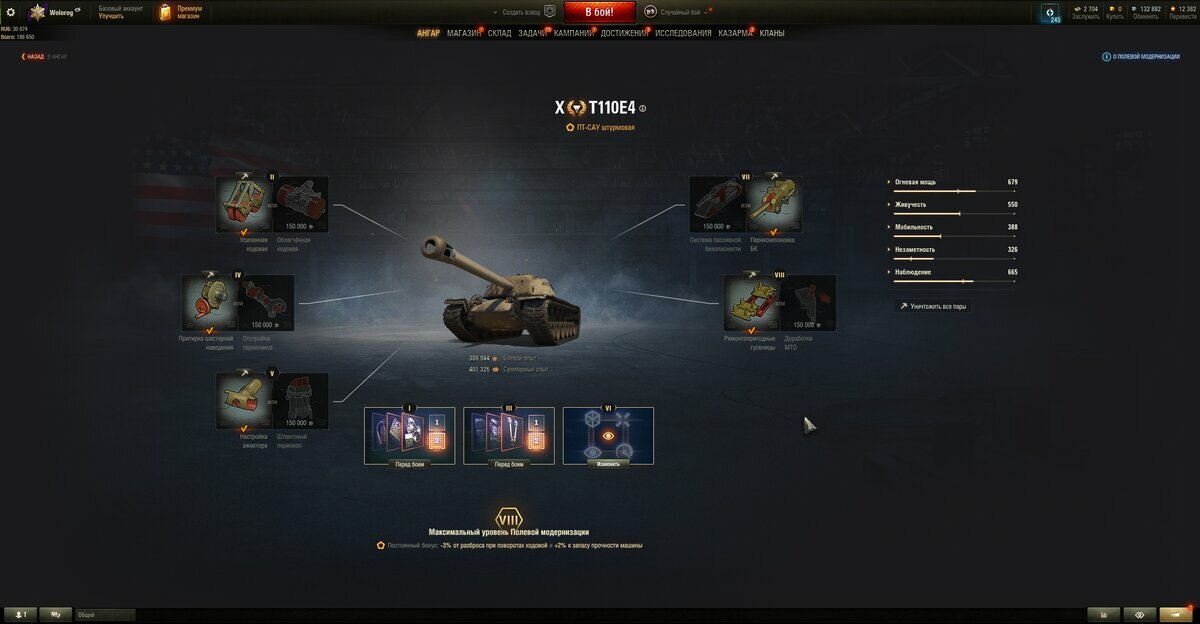Open the Исследования tab
The image size is (1200, 624).
(x=683, y=33)
